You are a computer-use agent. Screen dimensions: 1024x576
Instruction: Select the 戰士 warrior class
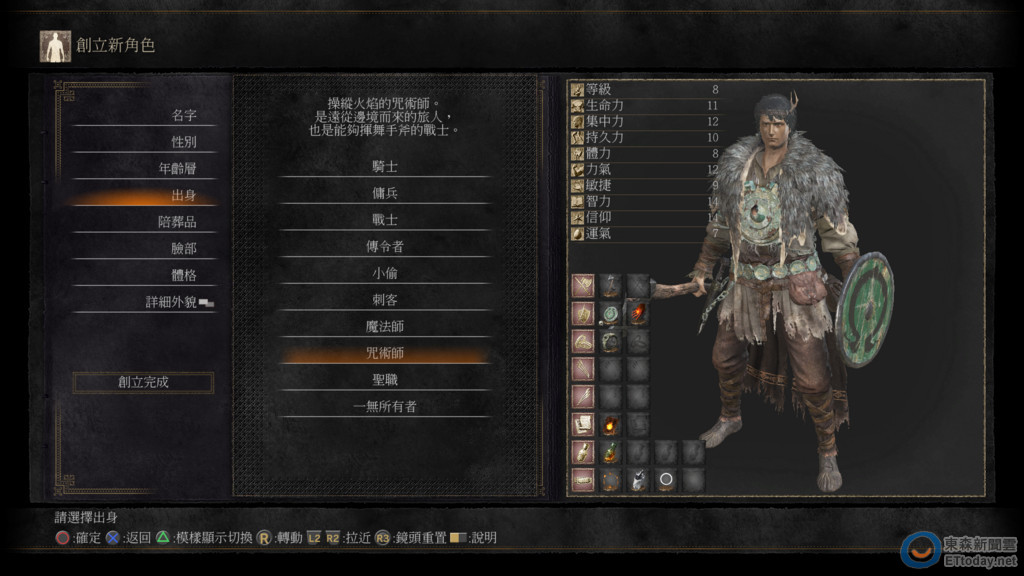pyautogui.click(x=385, y=220)
